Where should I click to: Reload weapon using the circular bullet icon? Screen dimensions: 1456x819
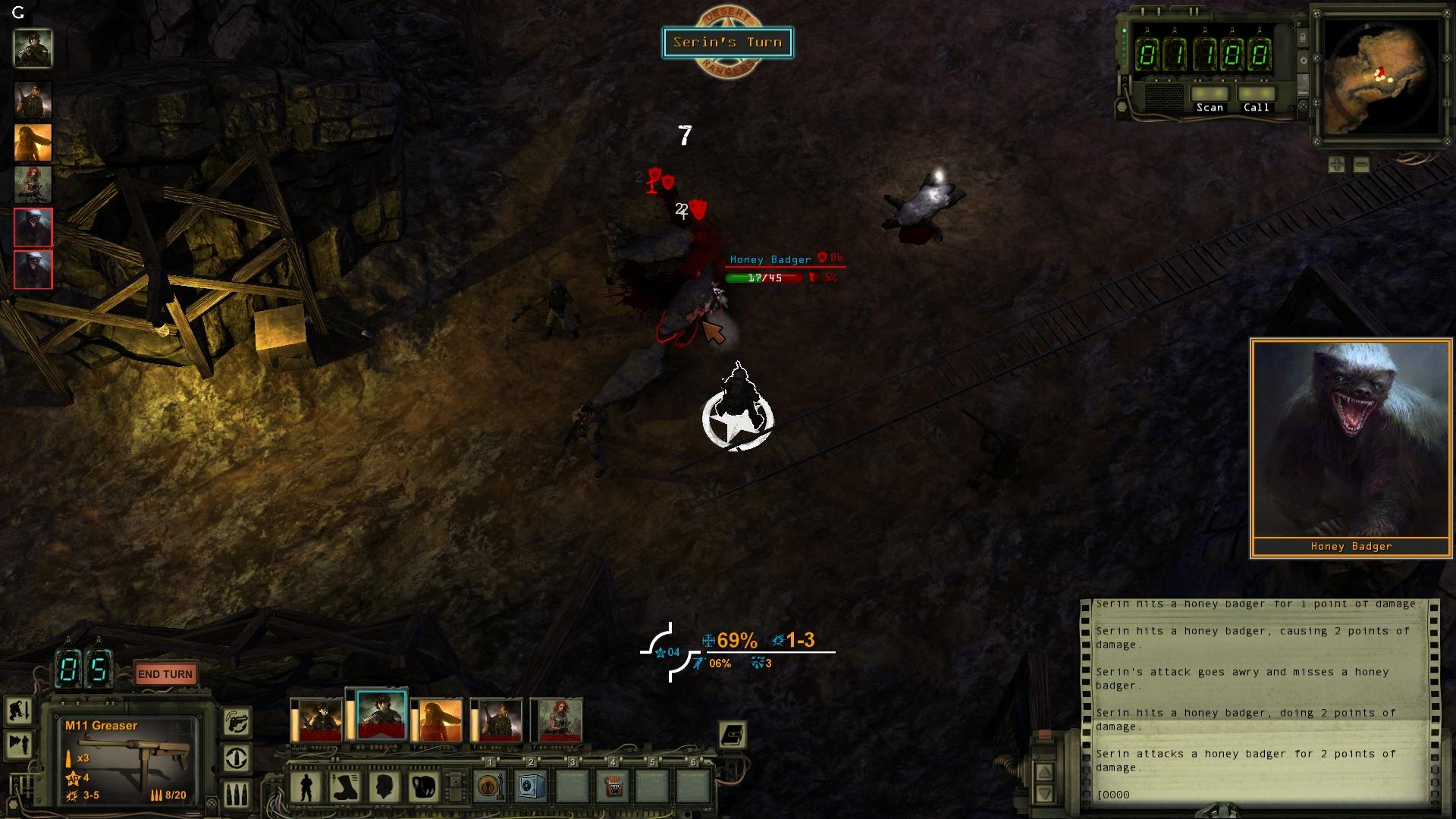point(237,758)
